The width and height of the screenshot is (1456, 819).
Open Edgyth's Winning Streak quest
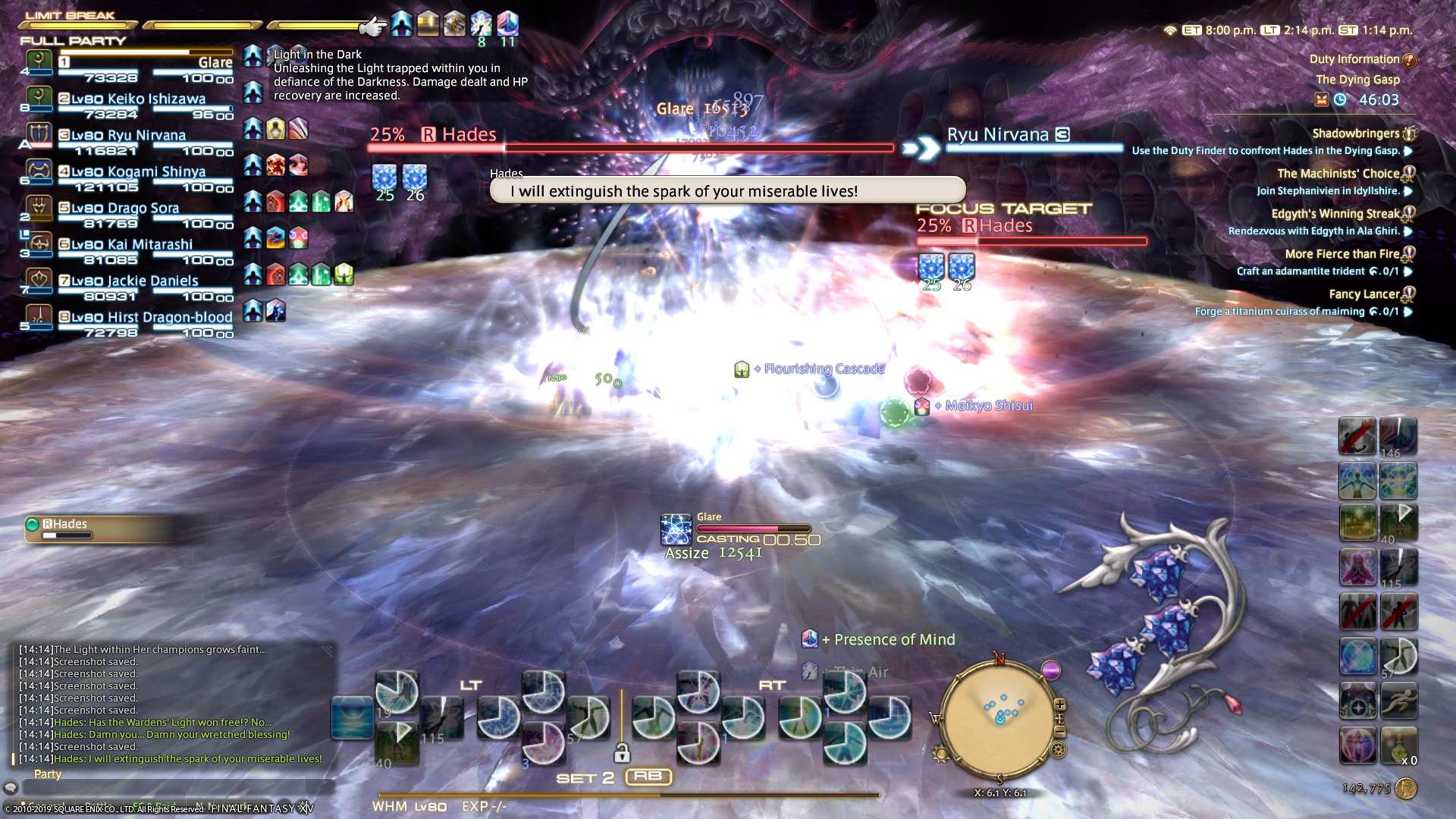[x=1335, y=214]
